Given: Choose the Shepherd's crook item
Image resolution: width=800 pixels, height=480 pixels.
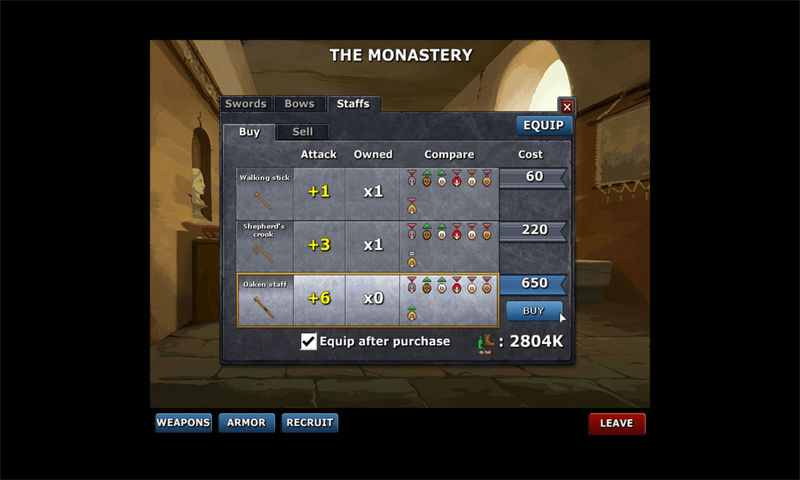Looking at the screenshot, I should point(265,245).
